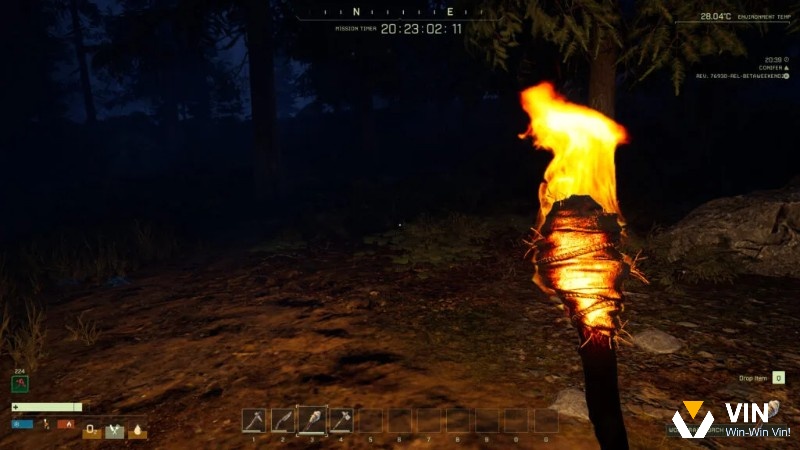Click the compass bar heading strip

click(398, 13)
